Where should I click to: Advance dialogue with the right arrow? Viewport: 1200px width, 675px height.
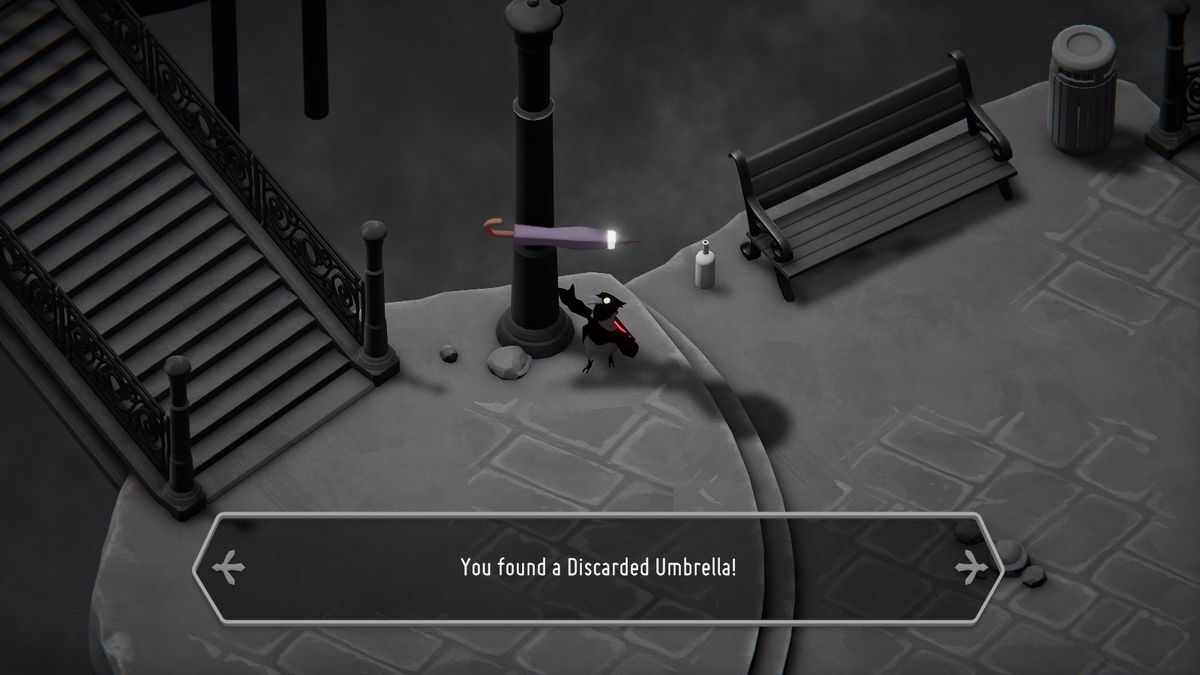point(969,568)
